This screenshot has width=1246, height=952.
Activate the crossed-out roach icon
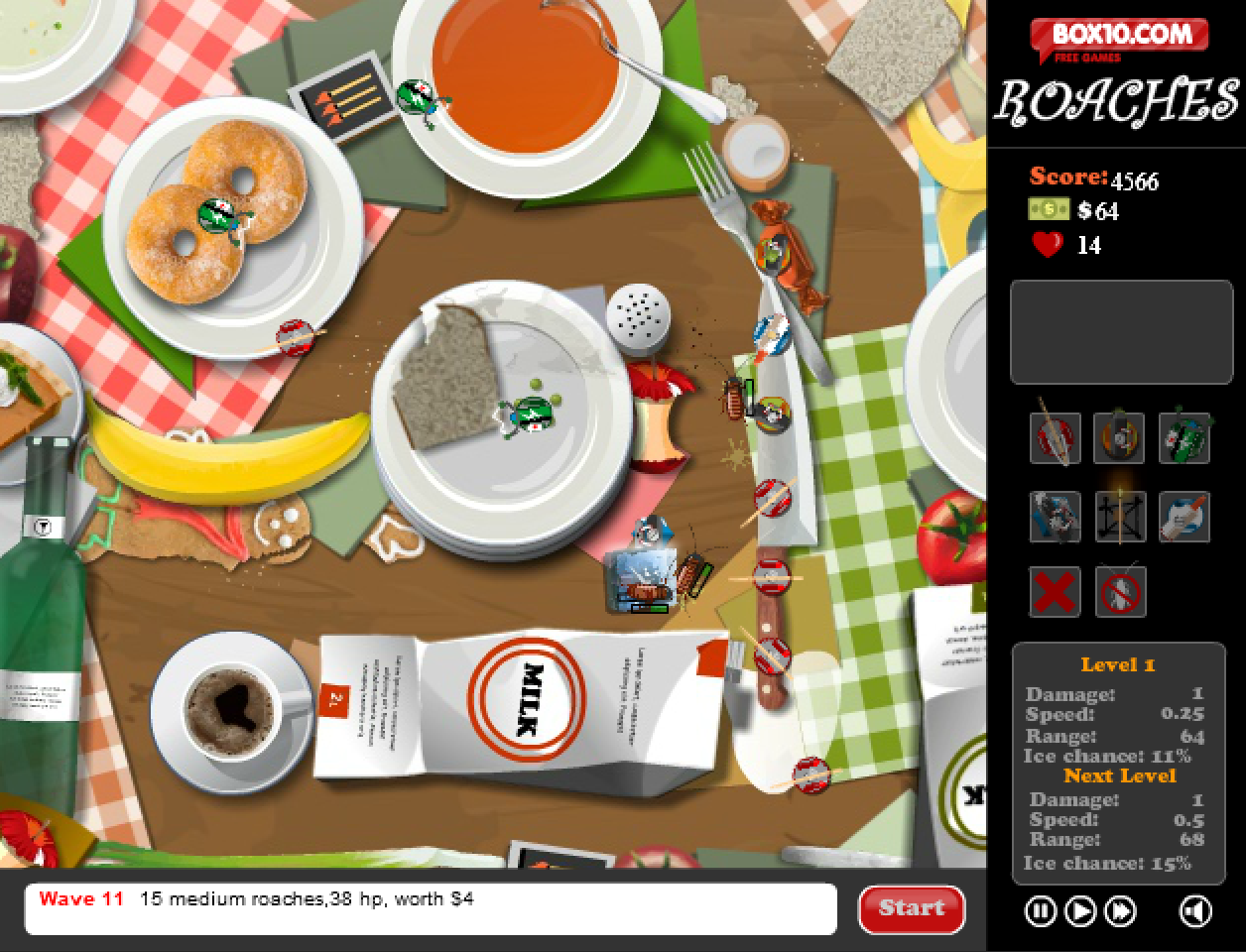[x=1120, y=593]
